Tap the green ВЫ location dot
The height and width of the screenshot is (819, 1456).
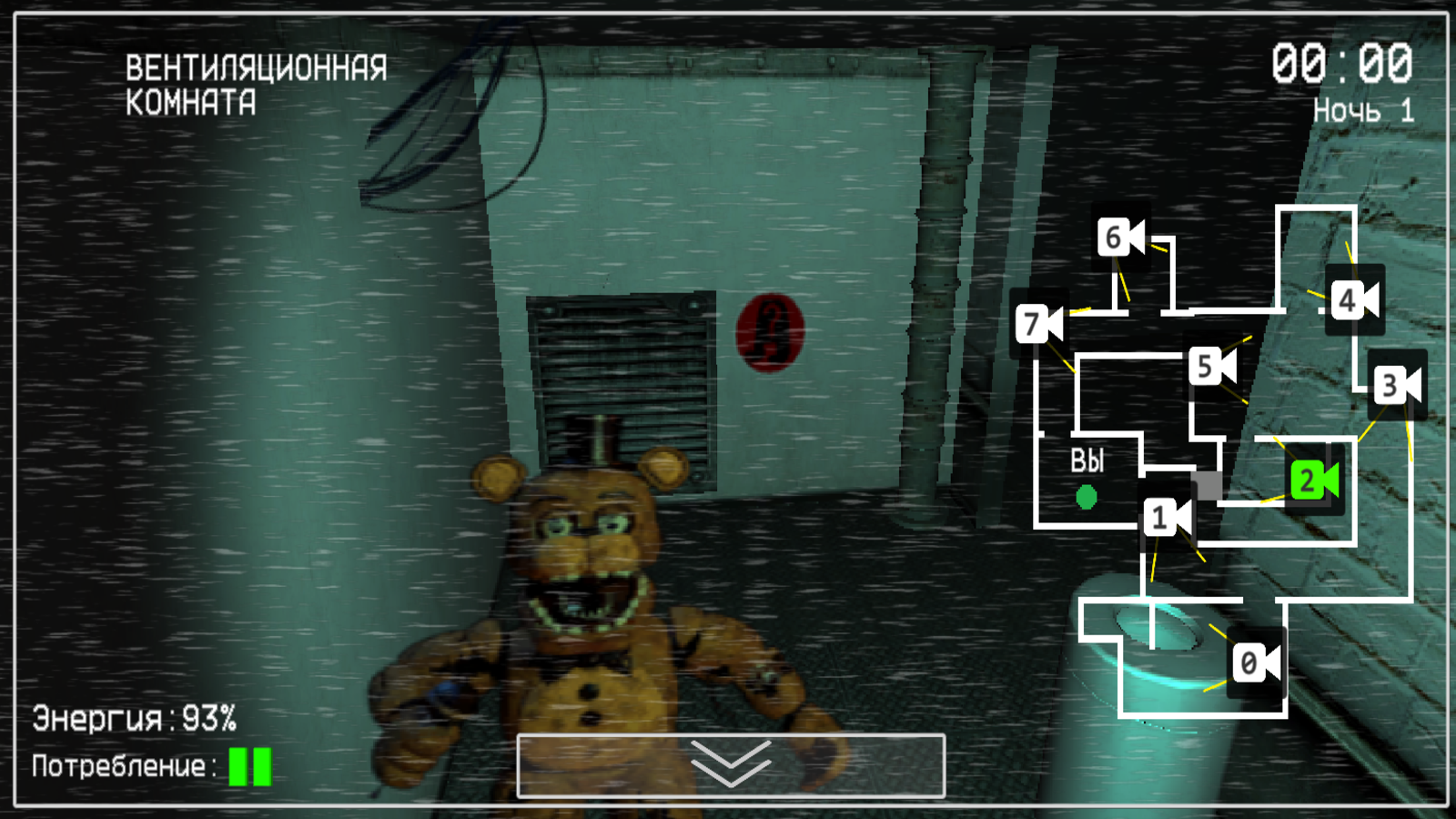pyautogui.click(x=1085, y=499)
